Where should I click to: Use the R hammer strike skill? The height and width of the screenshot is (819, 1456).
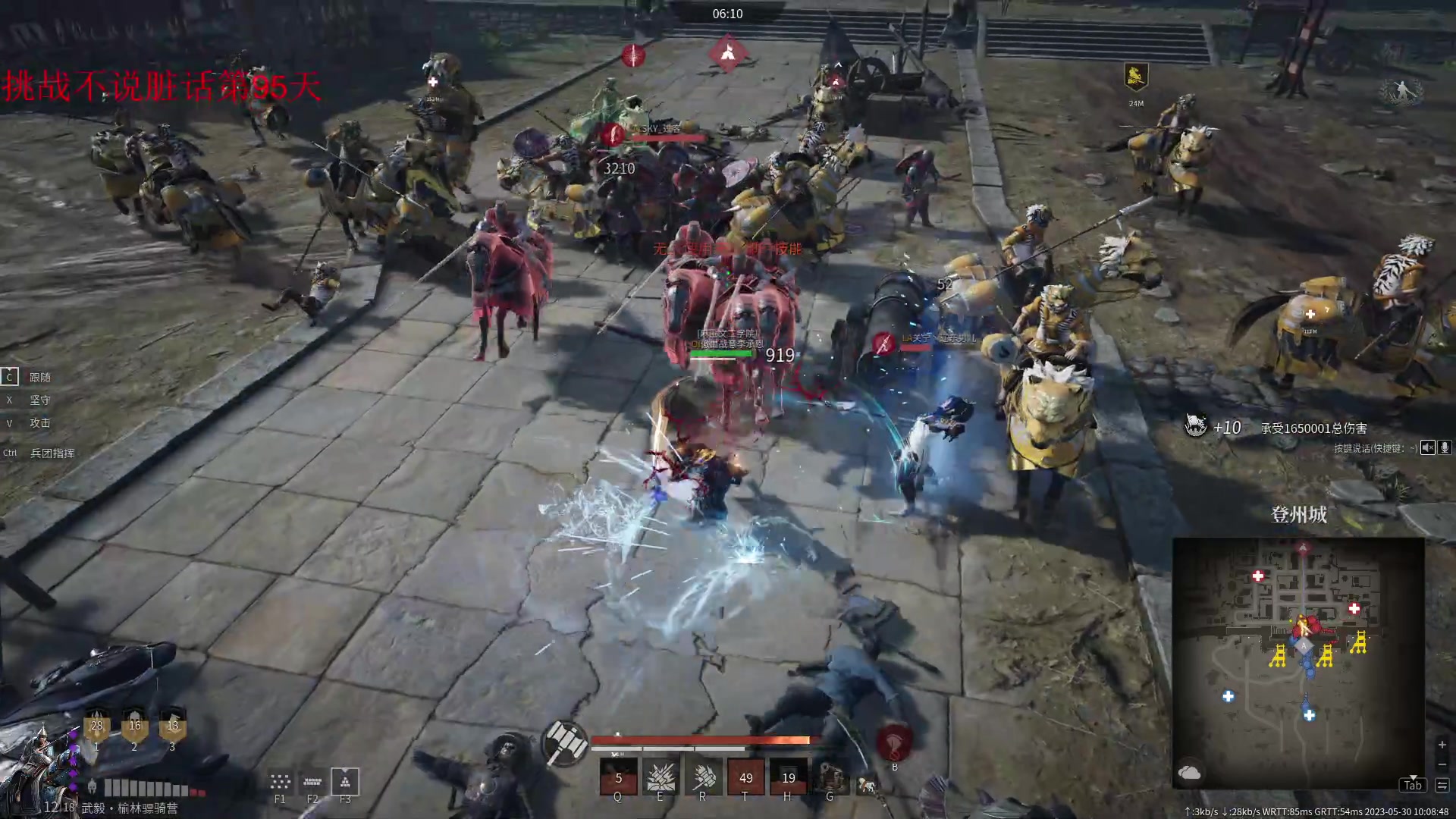coord(703,777)
